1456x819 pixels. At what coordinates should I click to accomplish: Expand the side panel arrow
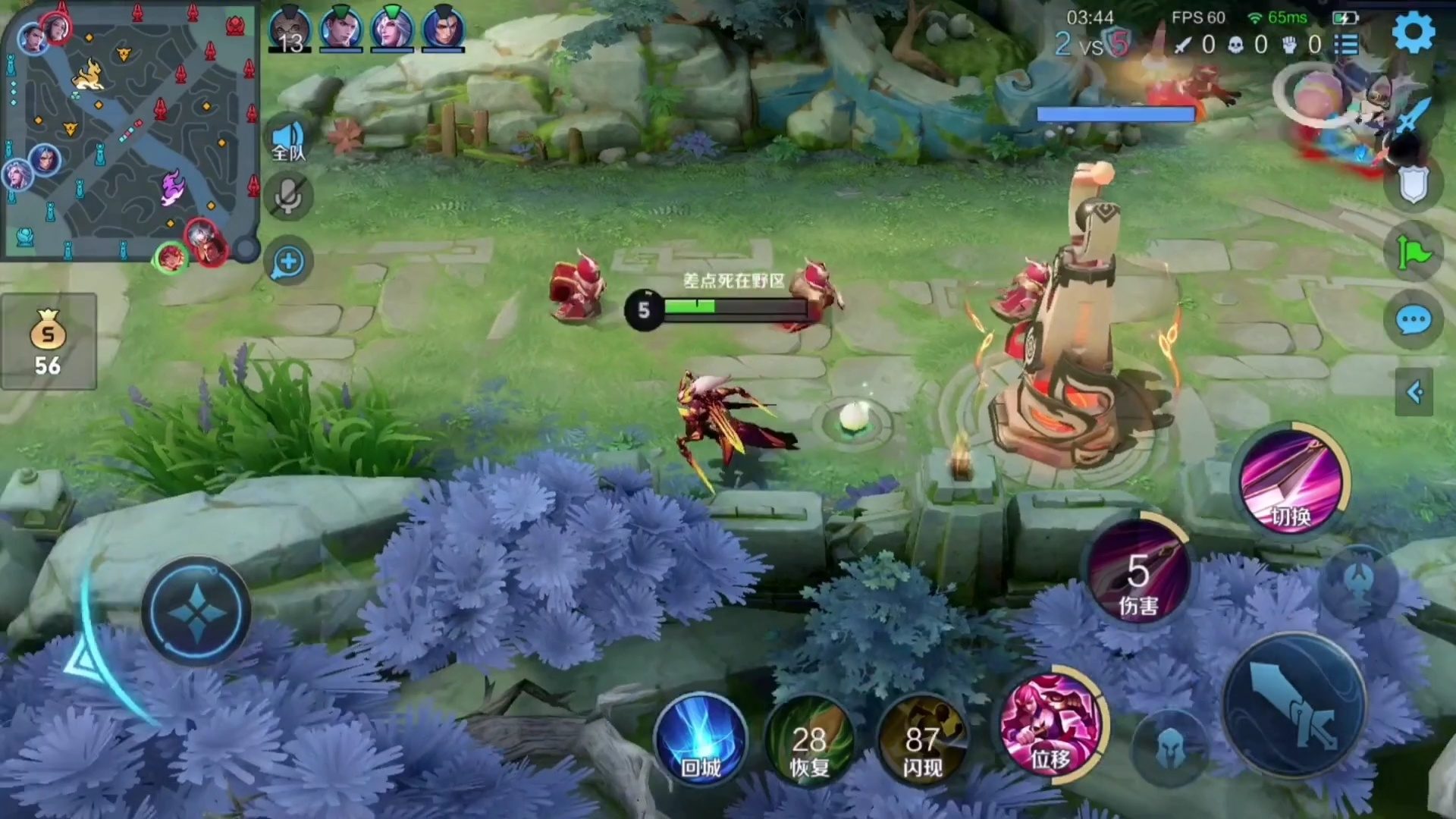click(1414, 392)
